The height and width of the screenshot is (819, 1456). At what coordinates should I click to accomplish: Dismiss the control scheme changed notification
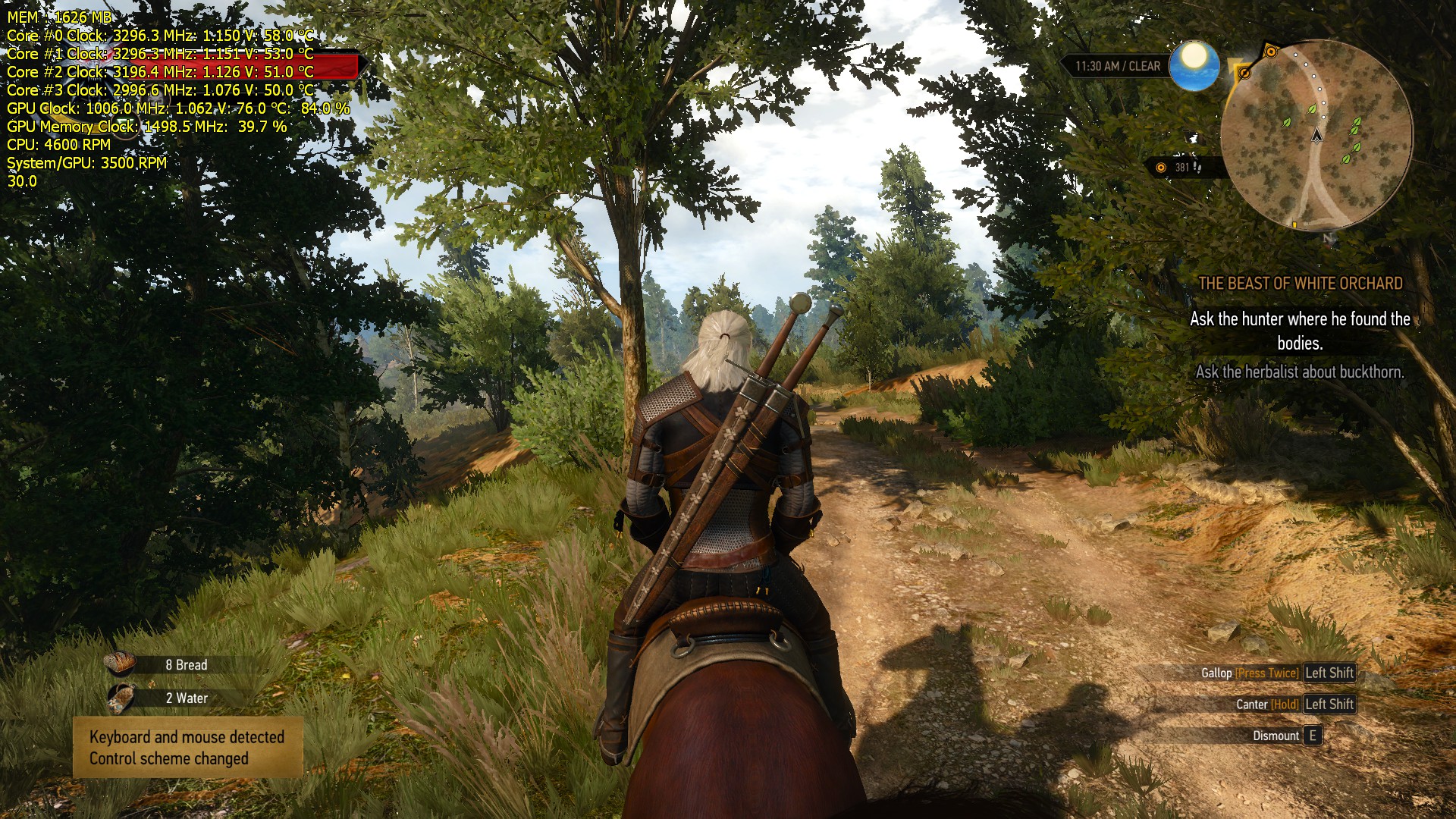[x=187, y=748]
